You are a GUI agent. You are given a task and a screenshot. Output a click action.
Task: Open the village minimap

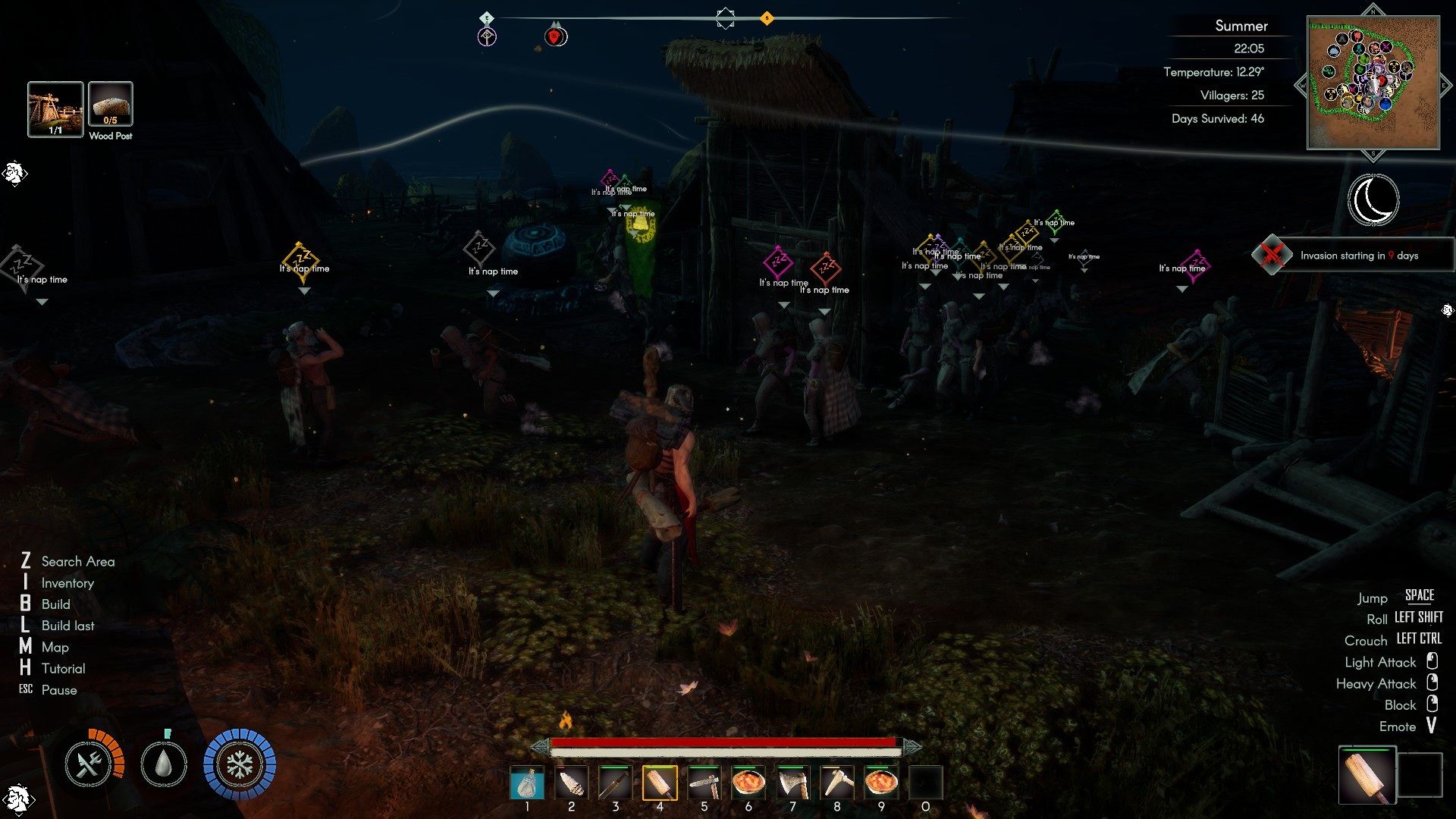coord(1373,83)
